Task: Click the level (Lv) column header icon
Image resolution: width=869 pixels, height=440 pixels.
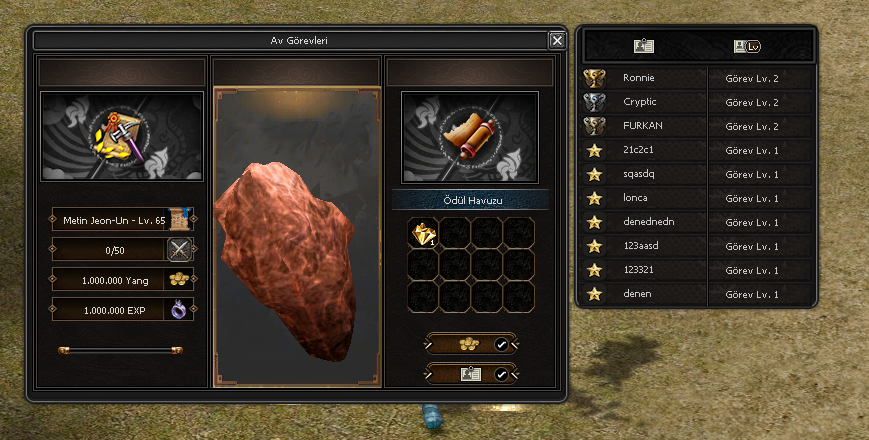Action: (746, 46)
